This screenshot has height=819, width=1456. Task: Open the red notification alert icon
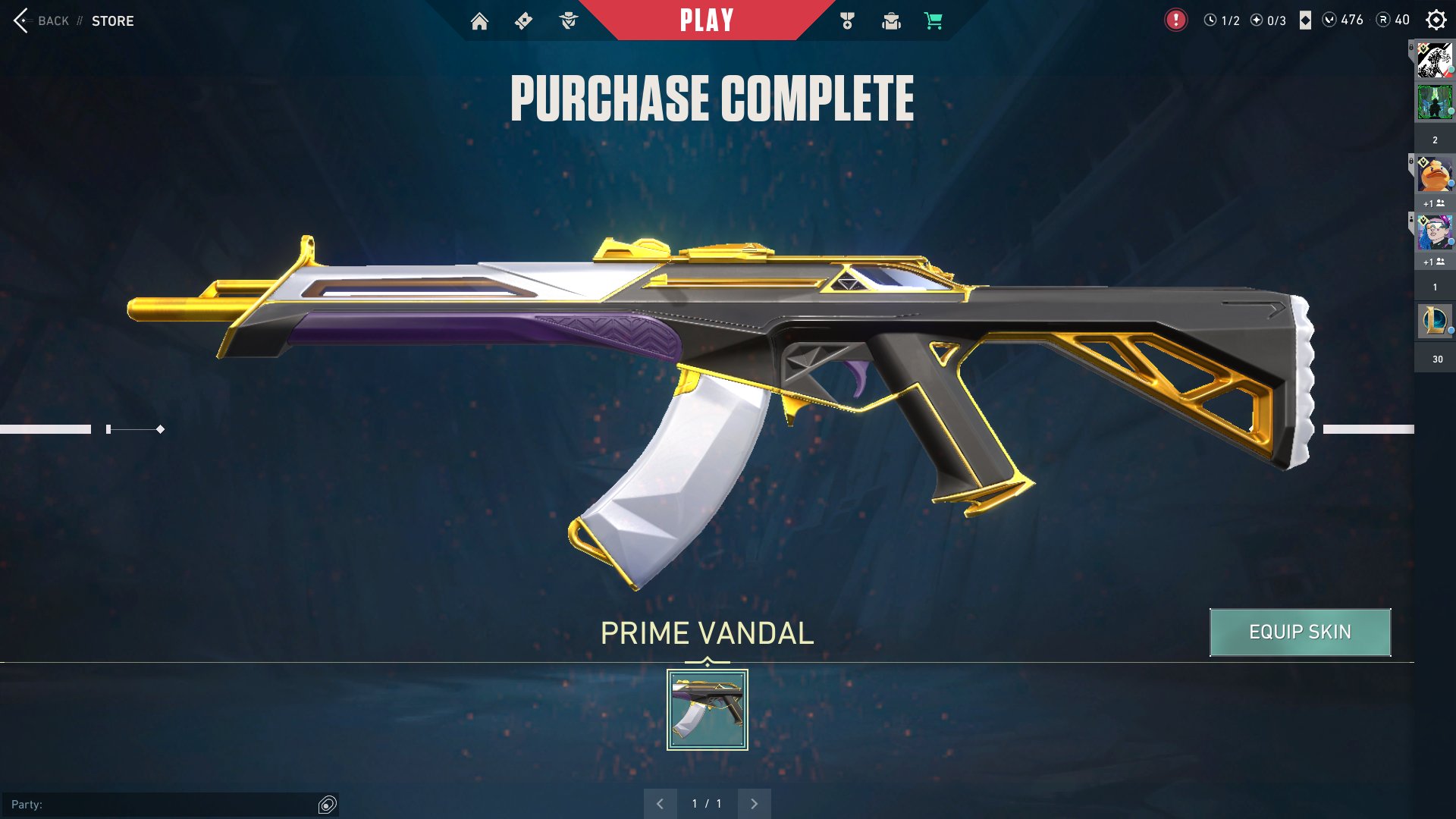tap(1175, 20)
